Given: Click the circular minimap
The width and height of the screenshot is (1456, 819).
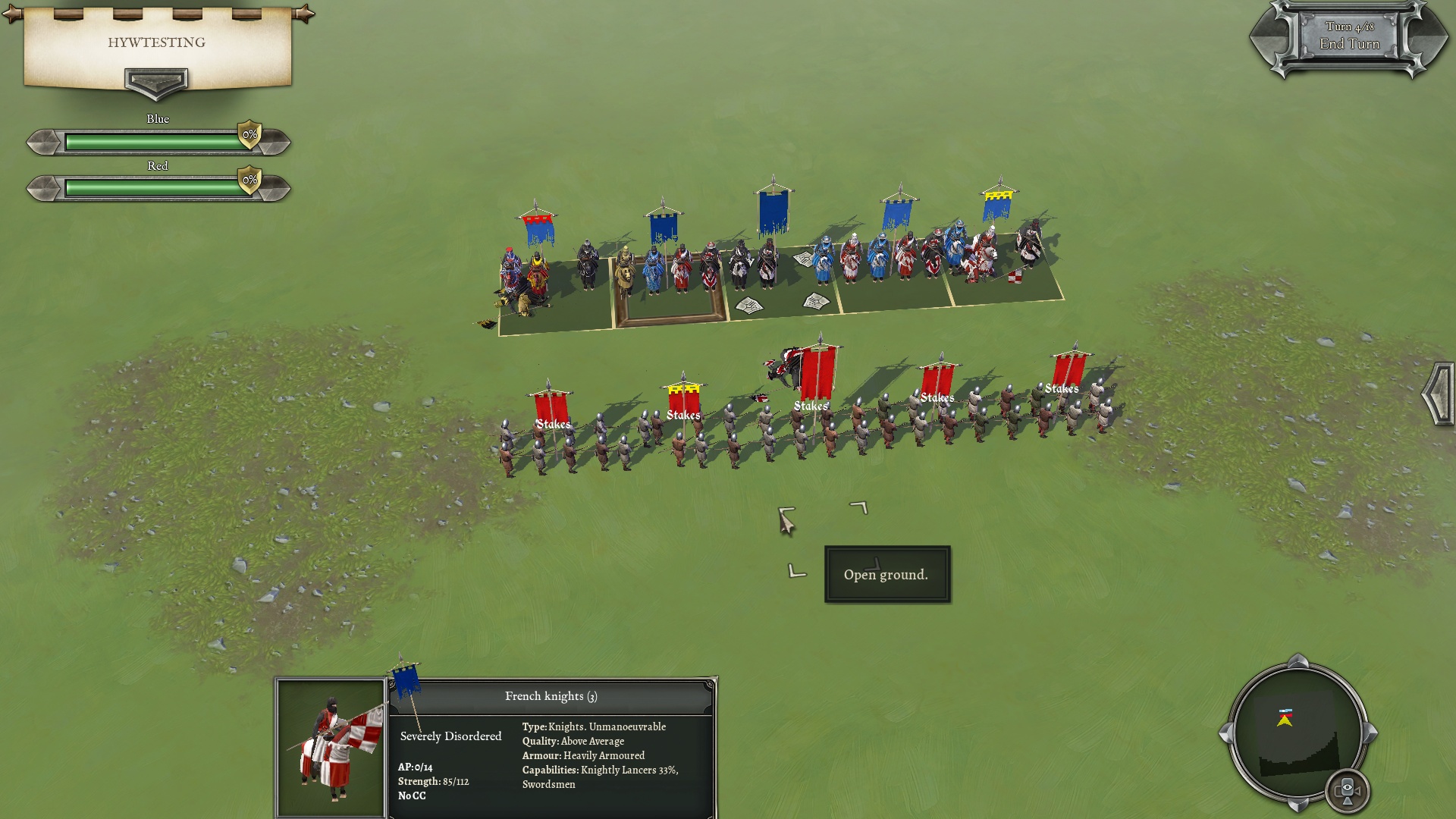Looking at the screenshot, I should [1297, 732].
